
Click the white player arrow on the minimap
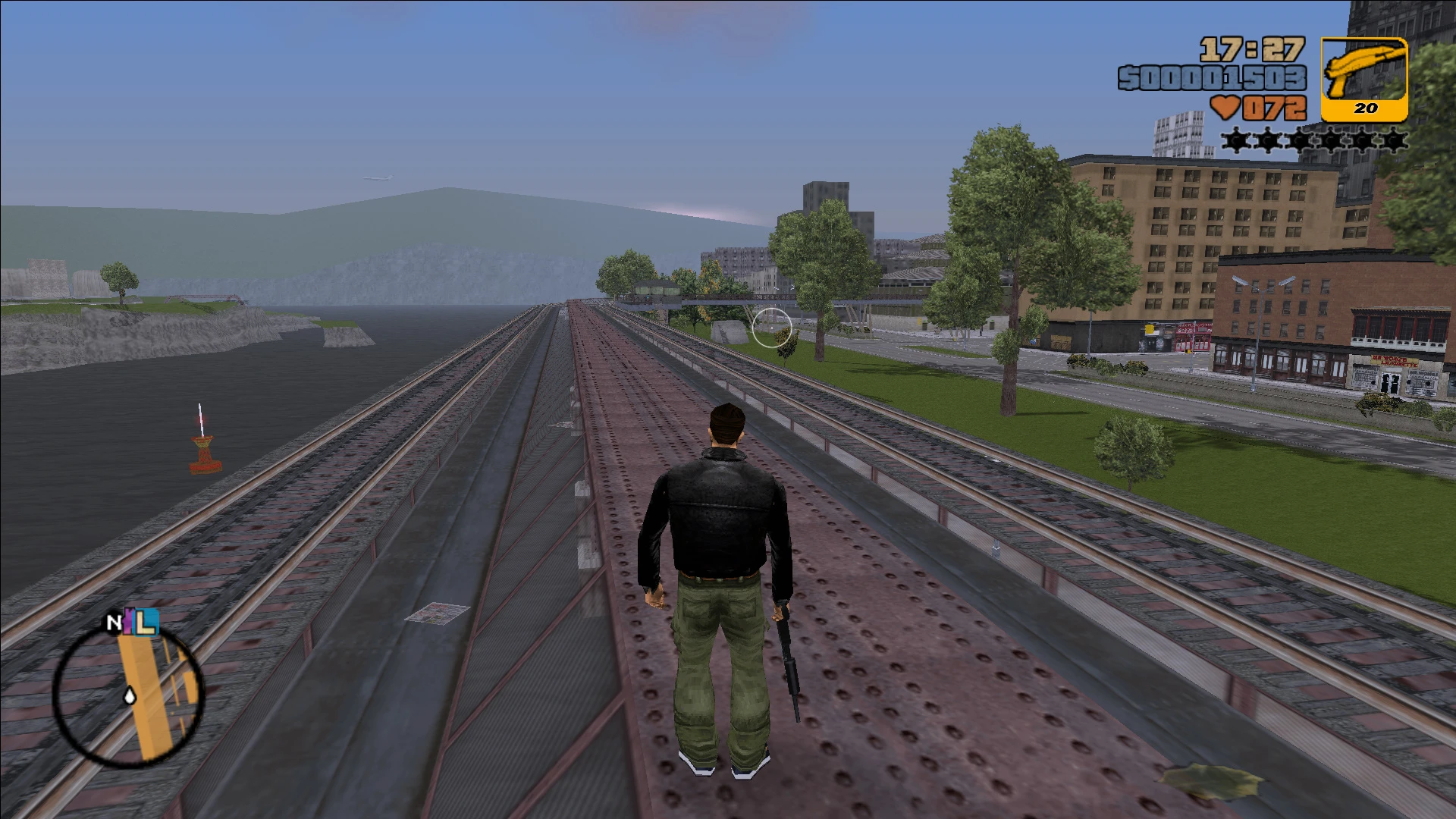[x=130, y=695]
